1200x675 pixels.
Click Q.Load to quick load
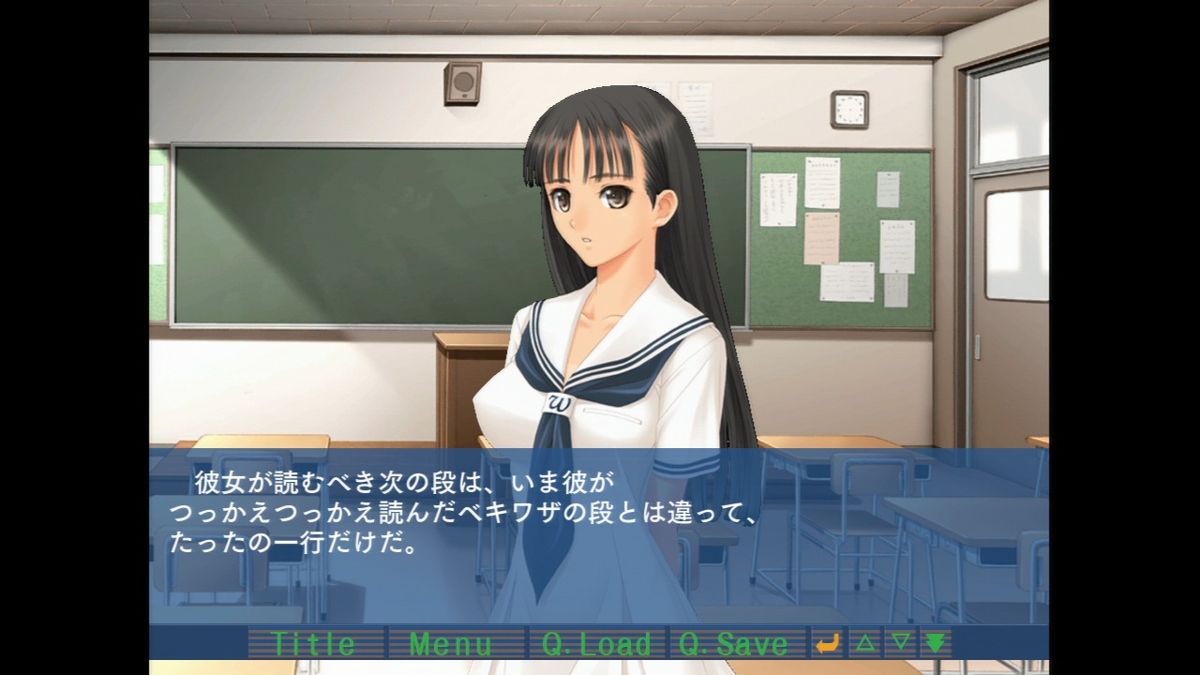click(596, 643)
